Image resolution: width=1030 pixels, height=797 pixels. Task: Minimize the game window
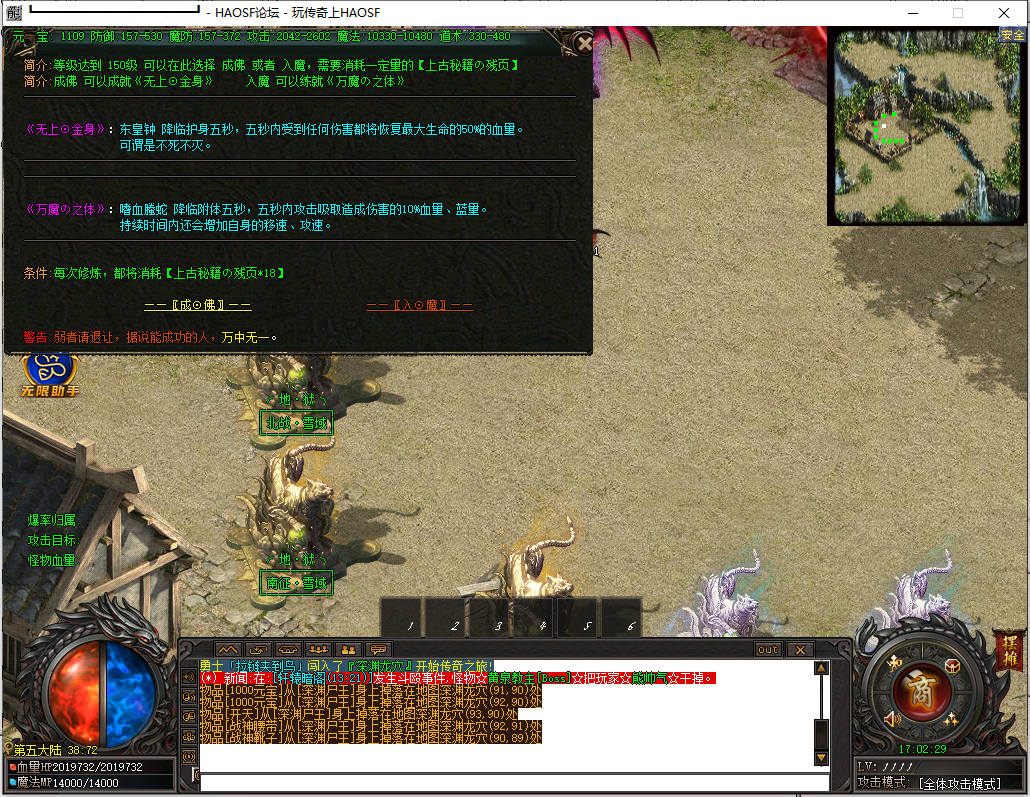pyautogui.click(x=912, y=13)
